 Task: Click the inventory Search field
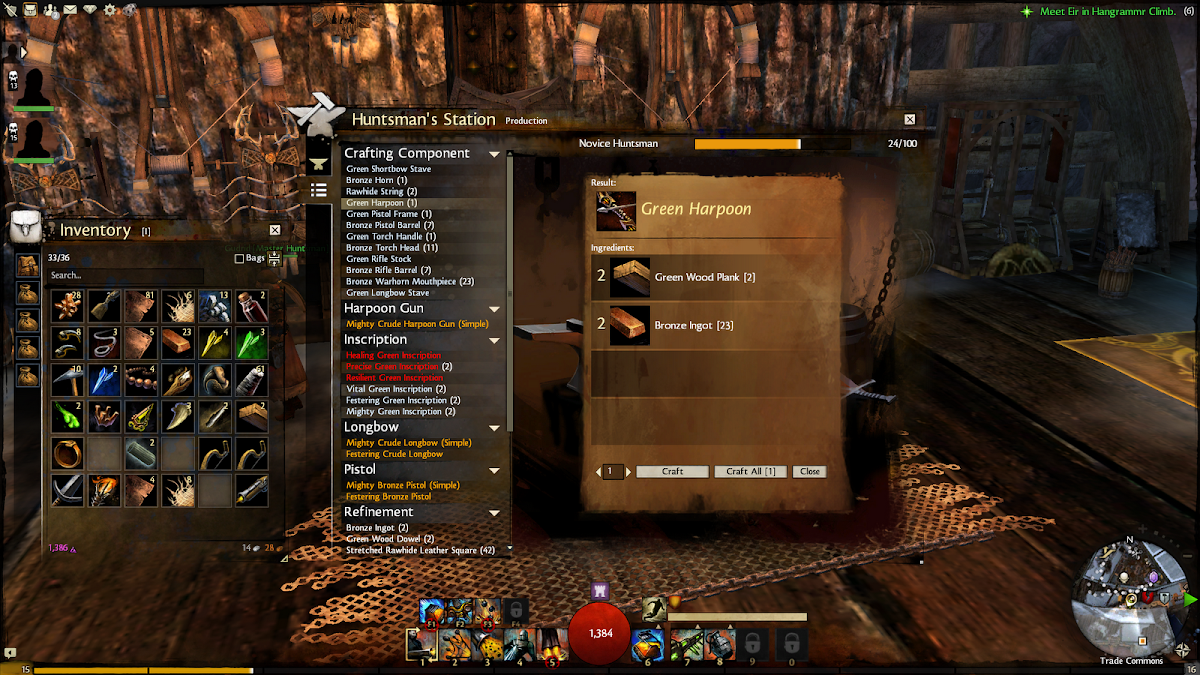tap(125, 275)
